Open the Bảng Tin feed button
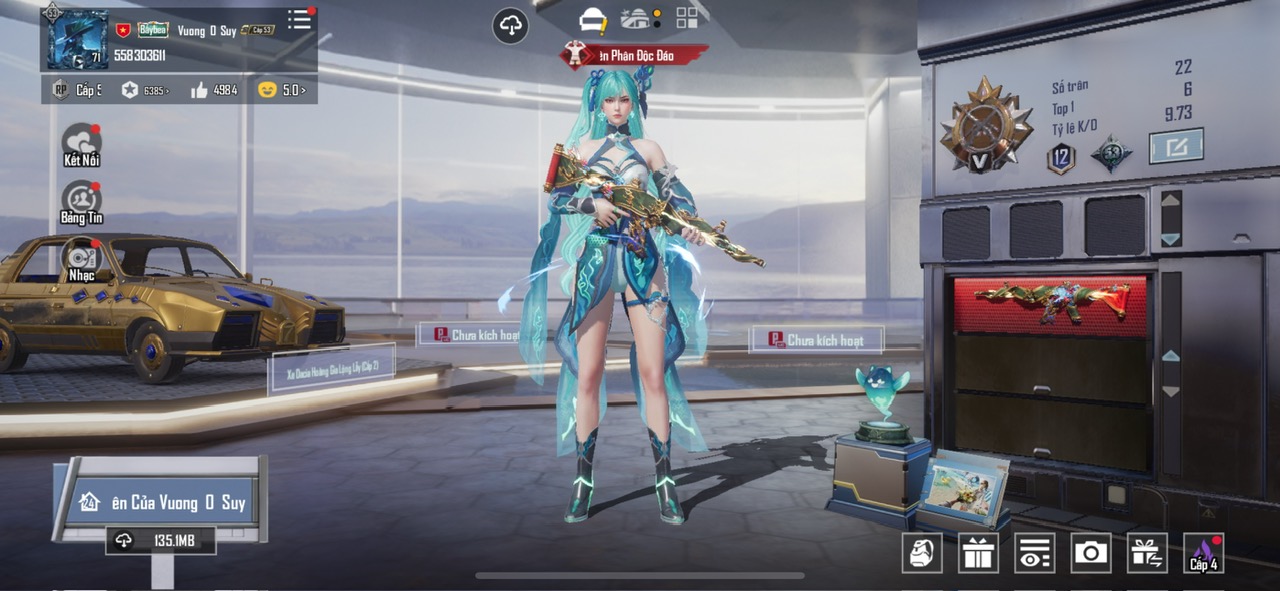This screenshot has height=591, width=1280. [82, 202]
